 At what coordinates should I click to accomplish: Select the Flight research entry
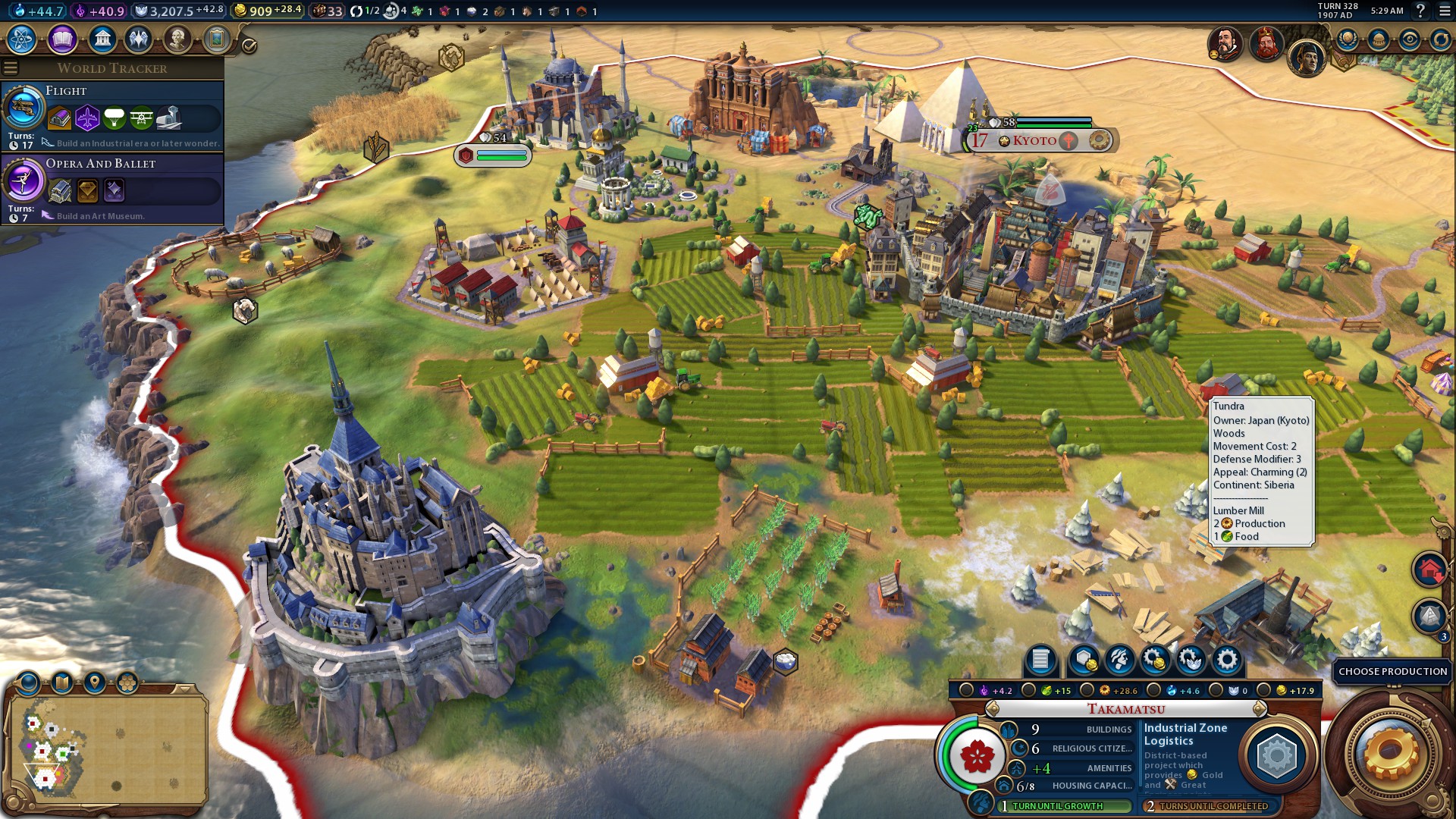pos(114,116)
